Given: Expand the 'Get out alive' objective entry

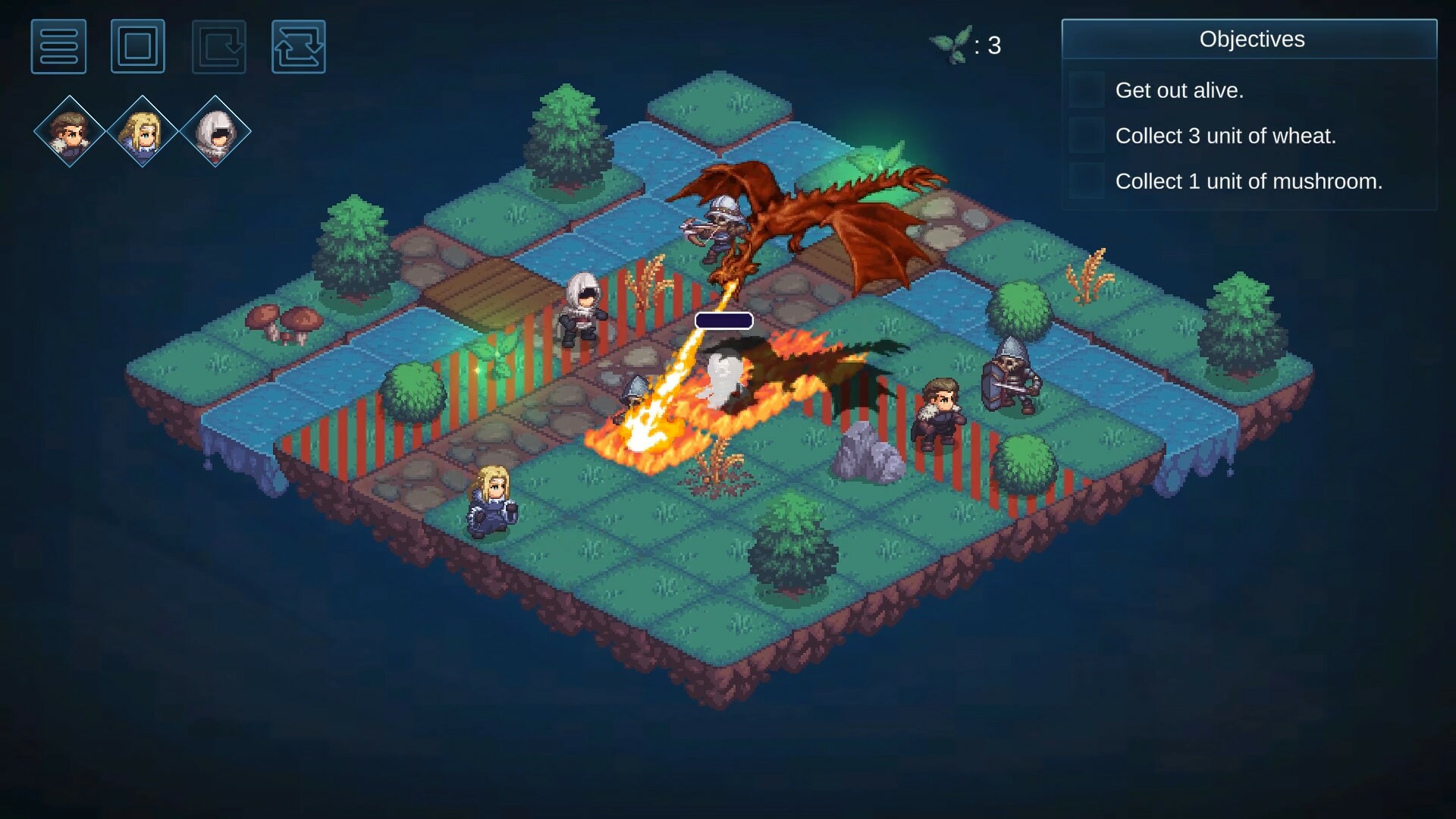Looking at the screenshot, I should [1180, 89].
